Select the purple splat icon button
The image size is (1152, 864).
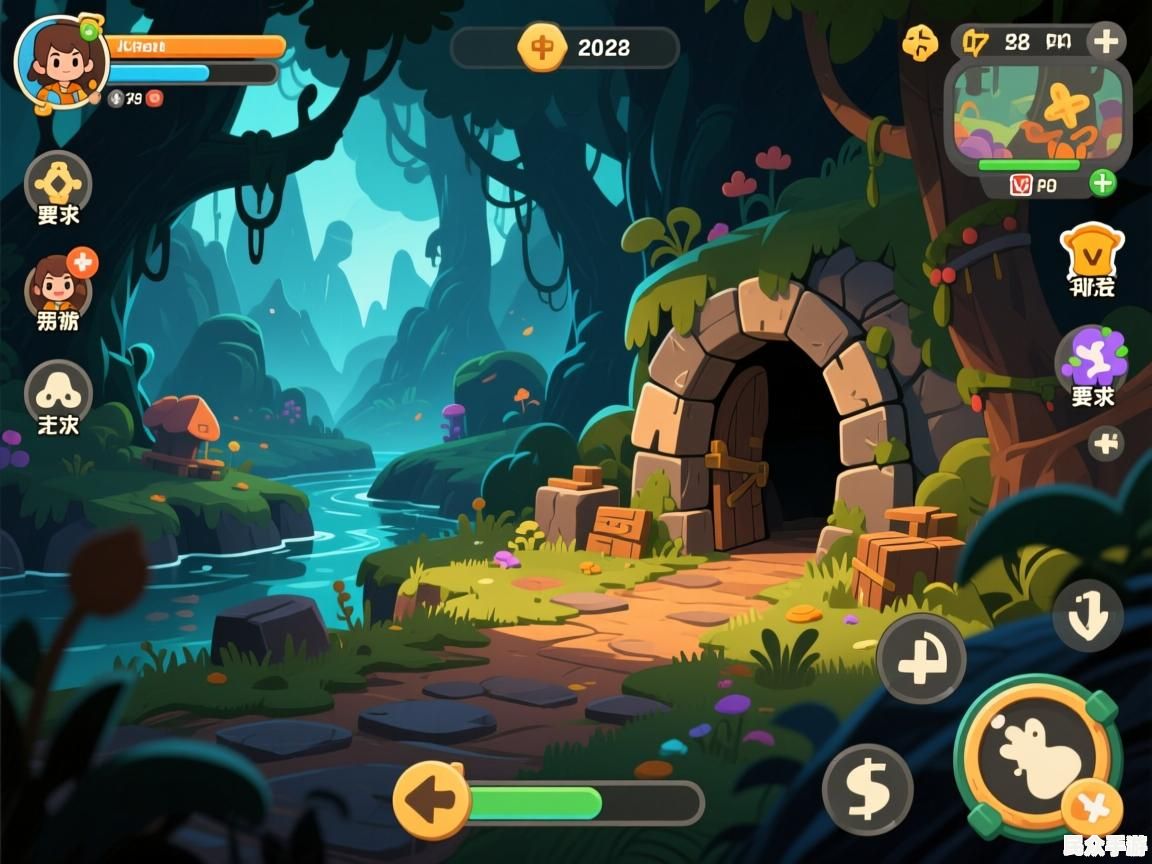pos(1092,357)
